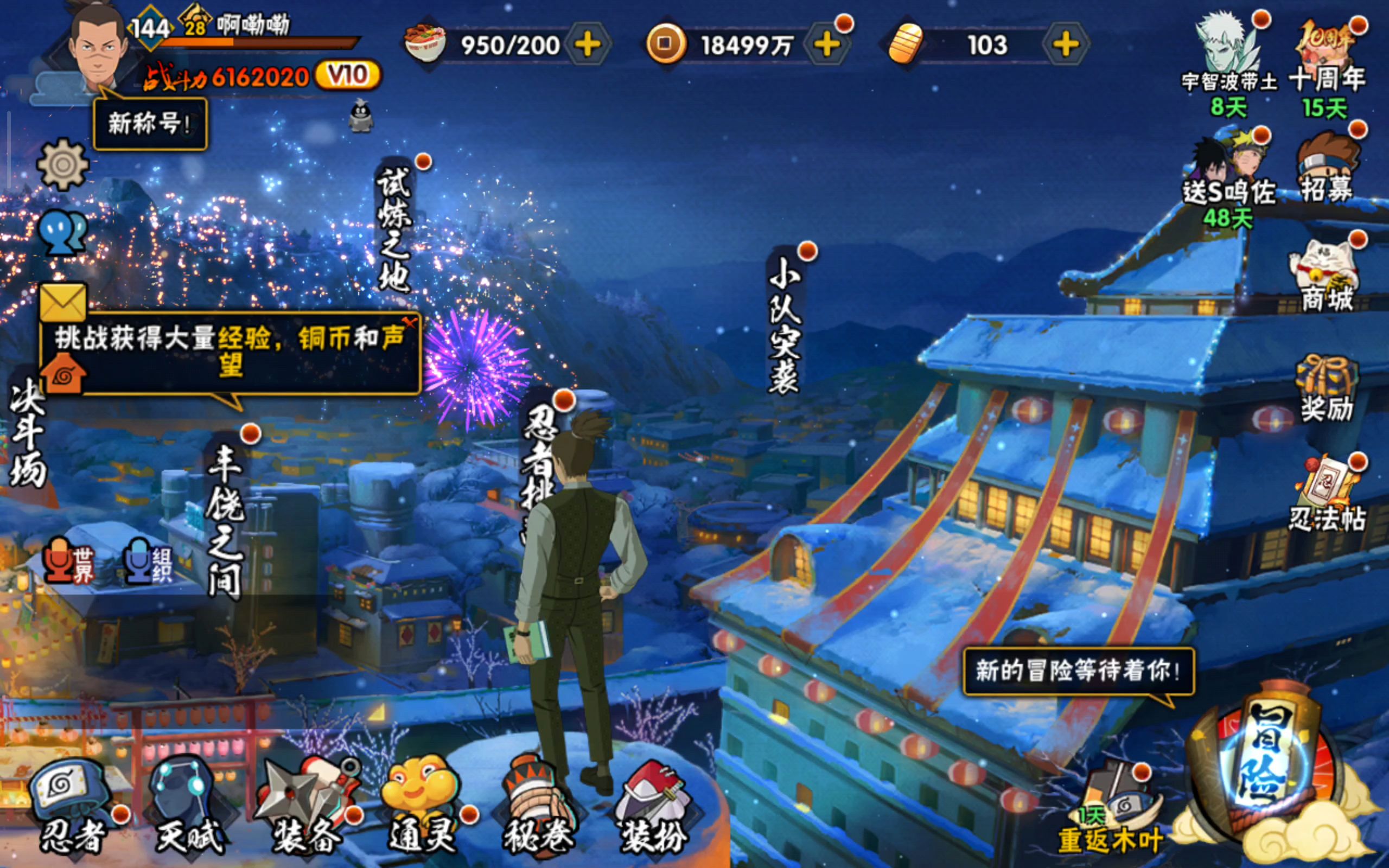Enter the 小队突袭 squad raid
This screenshot has width=1389, height=868.
[x=785, y=327]
